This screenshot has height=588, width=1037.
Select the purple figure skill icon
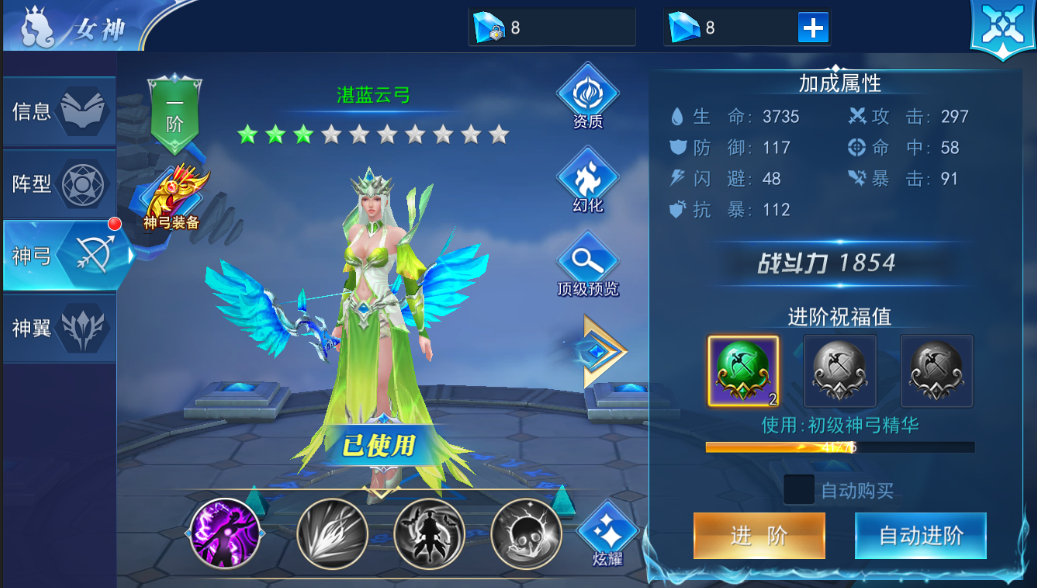pyautogui.click(x=225, y=533)
